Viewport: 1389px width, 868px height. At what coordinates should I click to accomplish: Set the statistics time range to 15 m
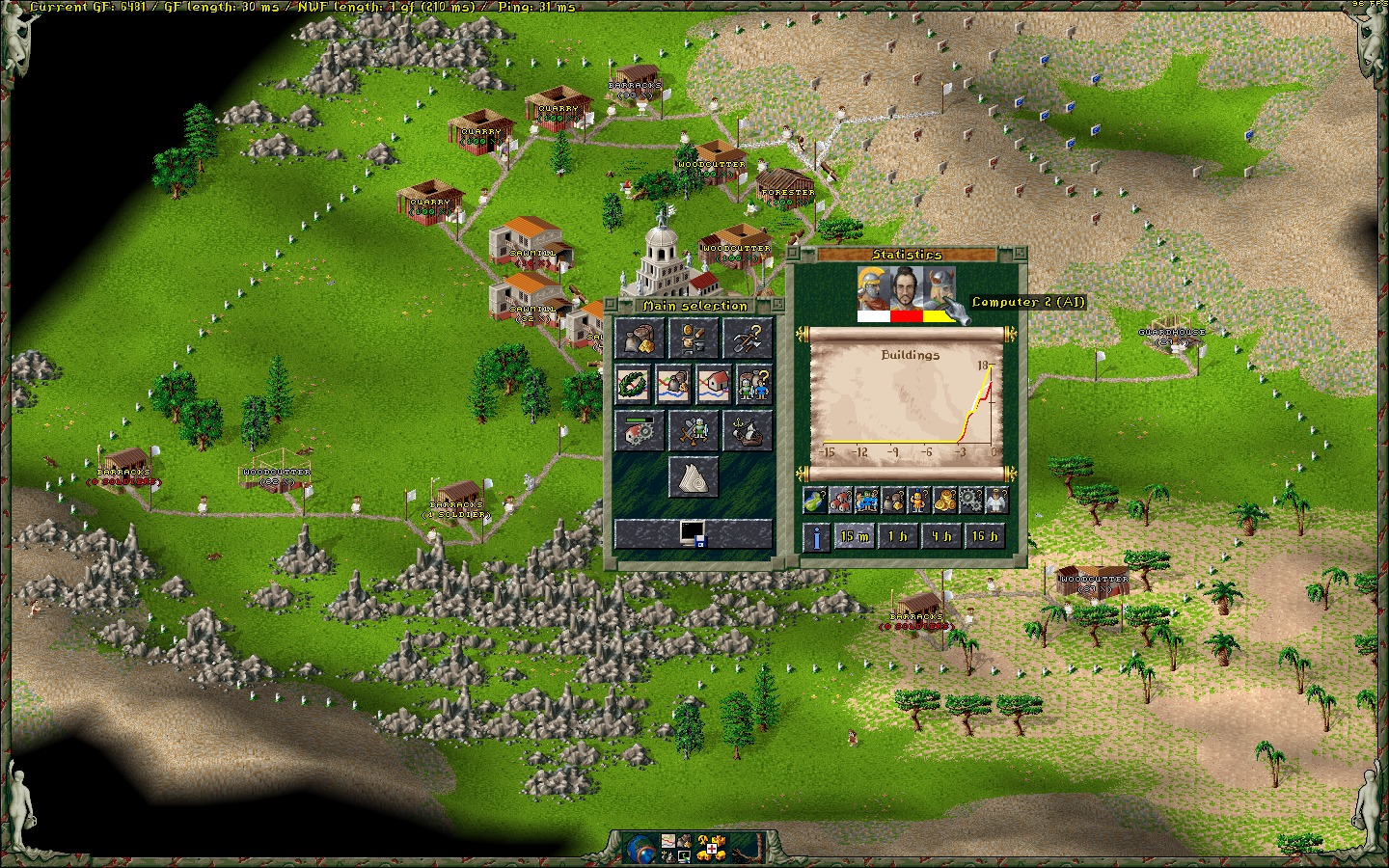[x=854, y=536]
